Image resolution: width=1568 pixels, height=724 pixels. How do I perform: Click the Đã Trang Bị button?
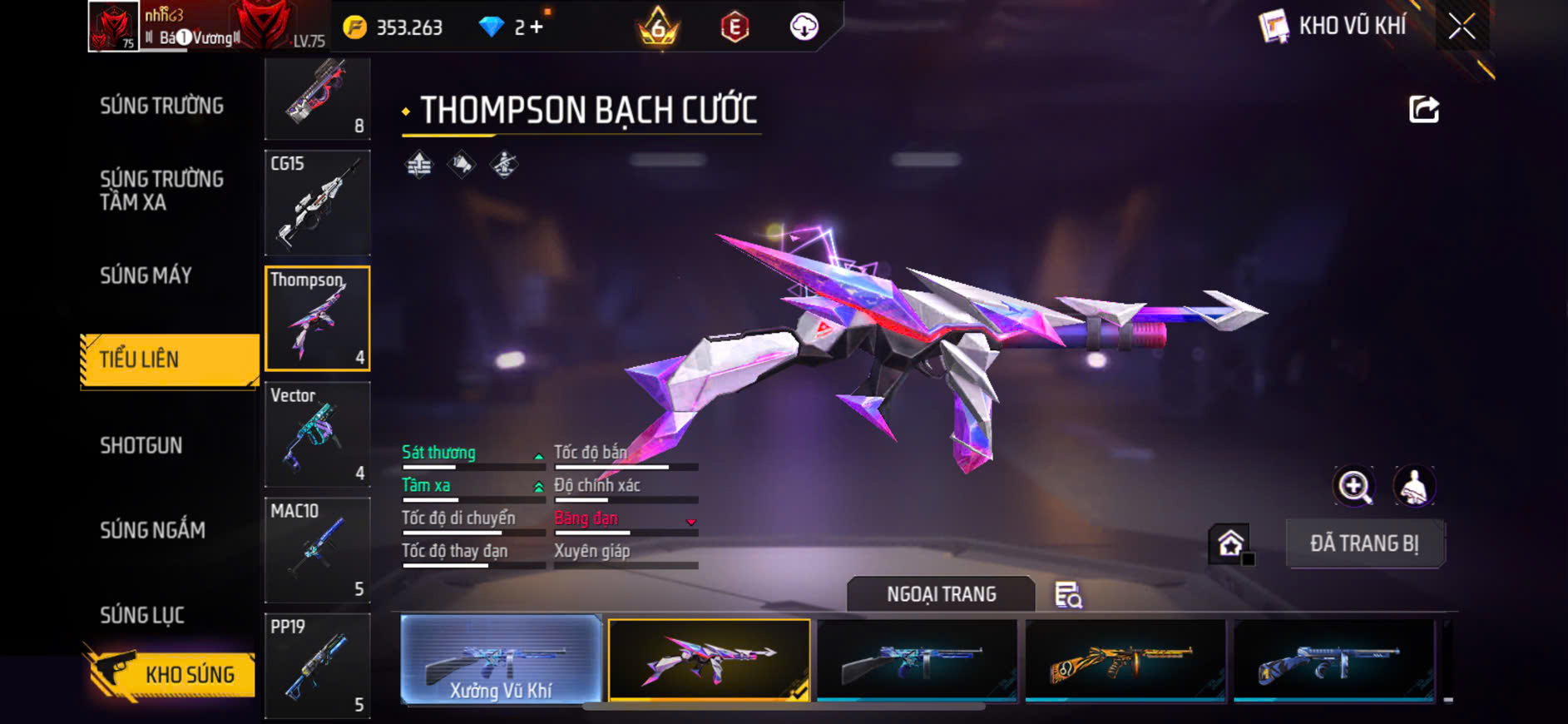1364,543
